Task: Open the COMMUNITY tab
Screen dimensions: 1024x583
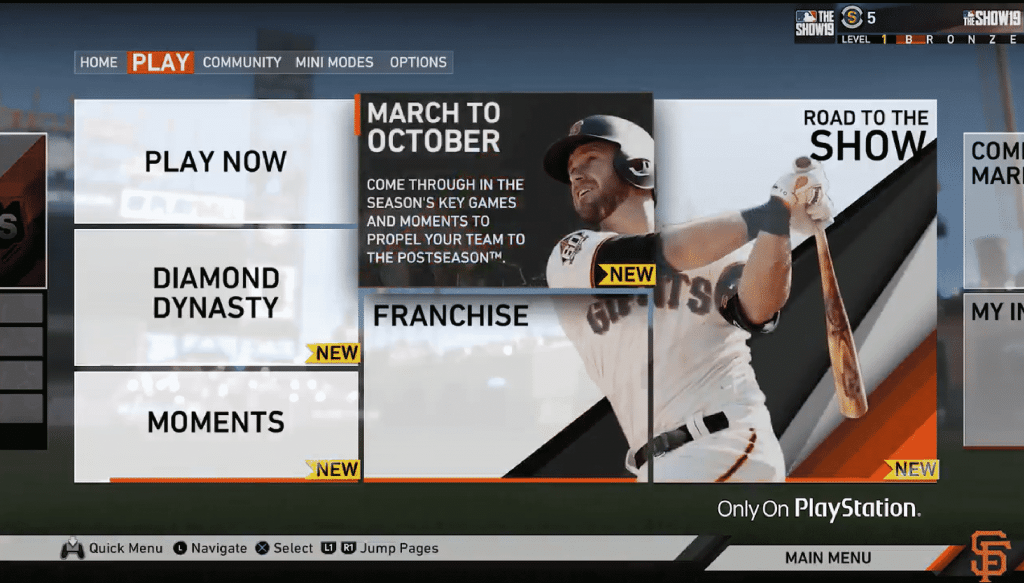Action: pyautogui.click(x=242, y=62)
